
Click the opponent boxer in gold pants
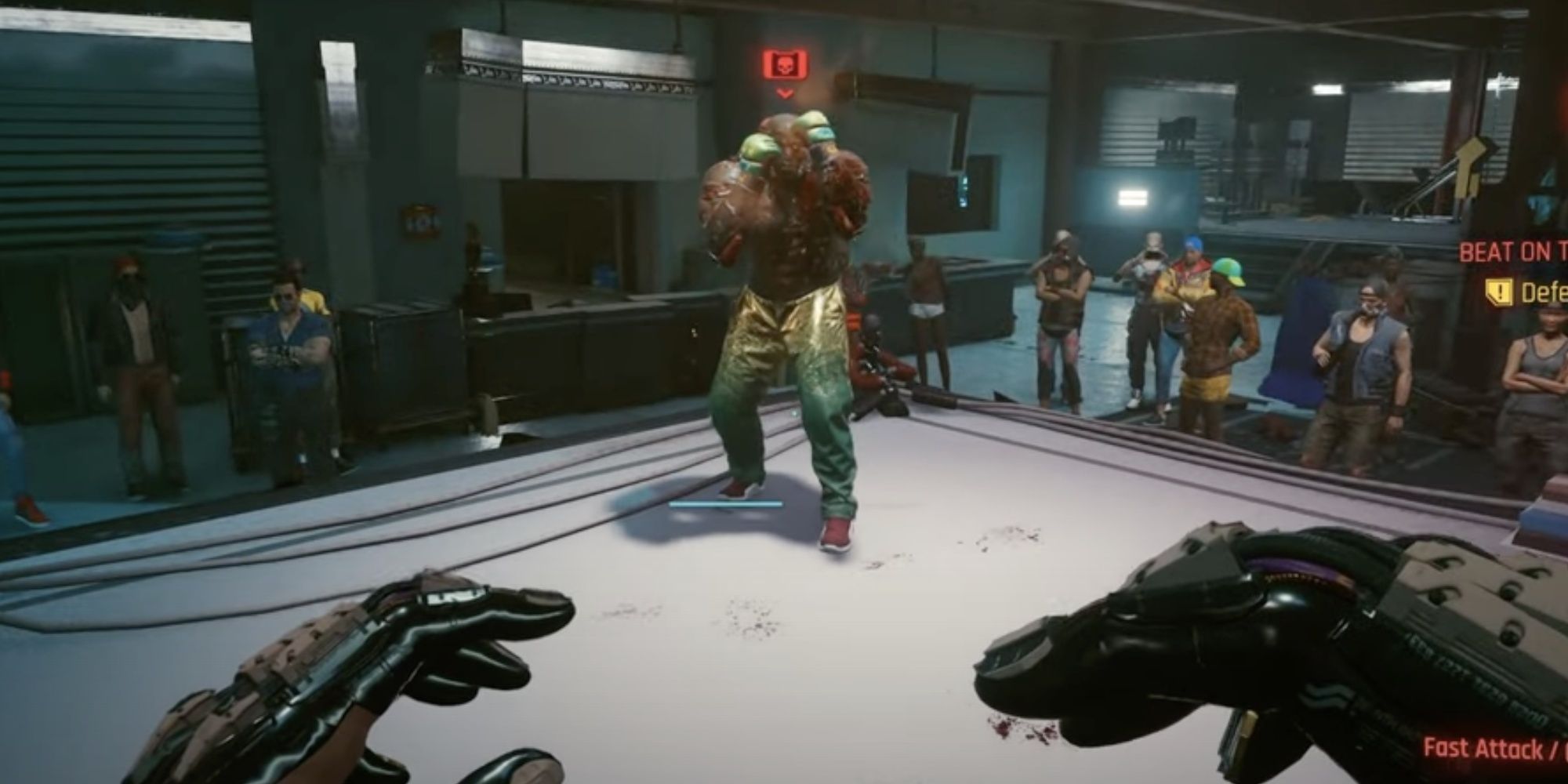point(784,314)
